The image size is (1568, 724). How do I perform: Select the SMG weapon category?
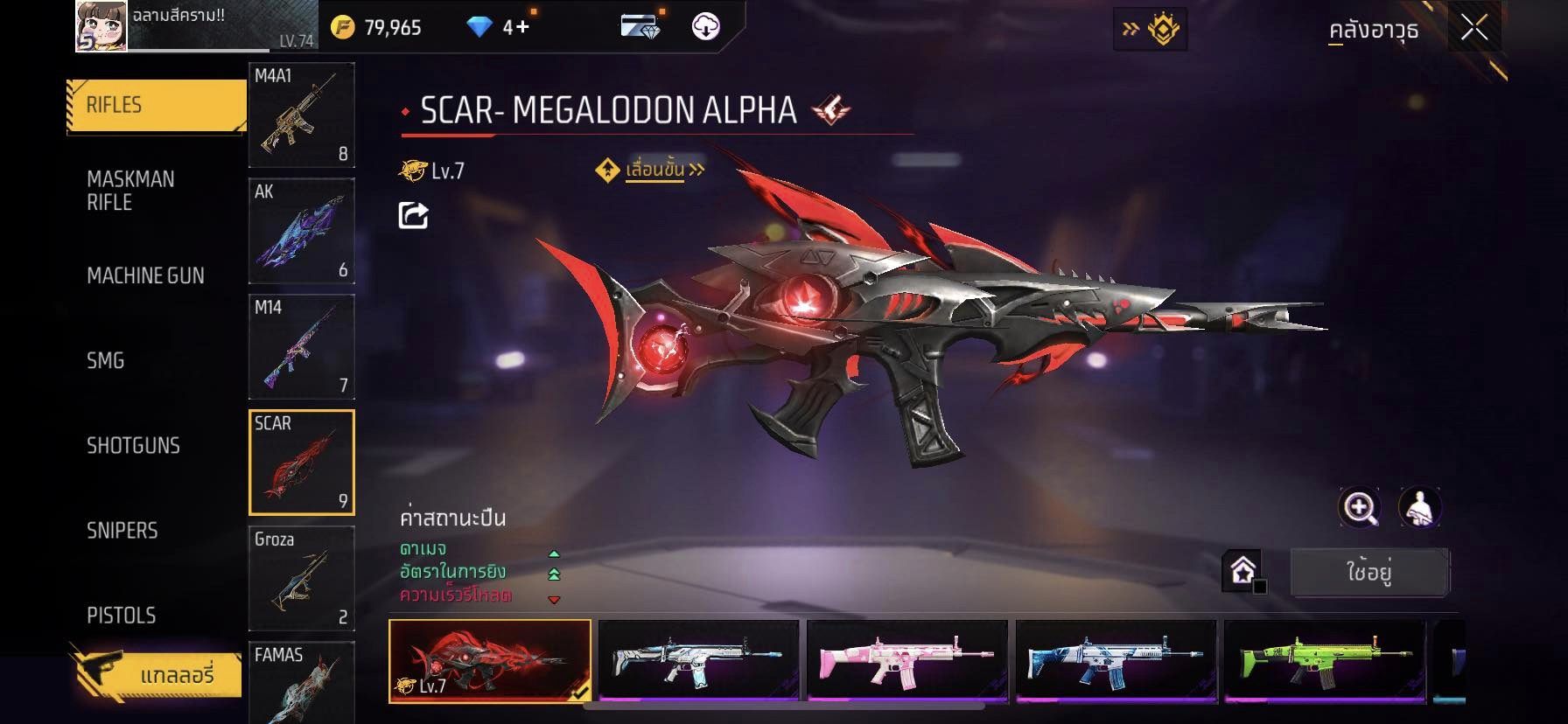pyautogui.click(x=106, y=360)
